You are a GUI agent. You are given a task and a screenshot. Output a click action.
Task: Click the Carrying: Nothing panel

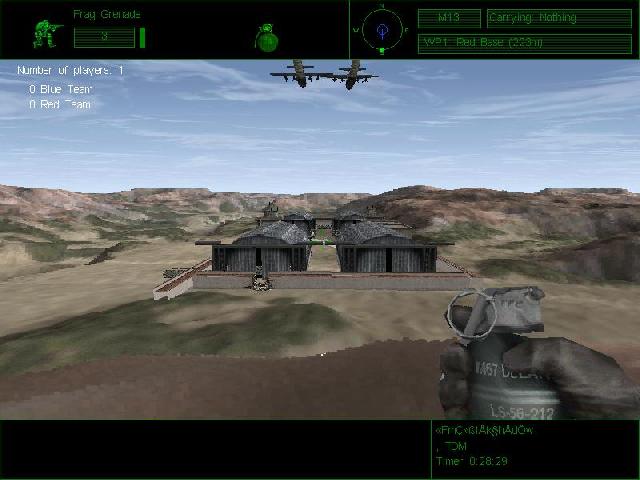coord(559,18)
